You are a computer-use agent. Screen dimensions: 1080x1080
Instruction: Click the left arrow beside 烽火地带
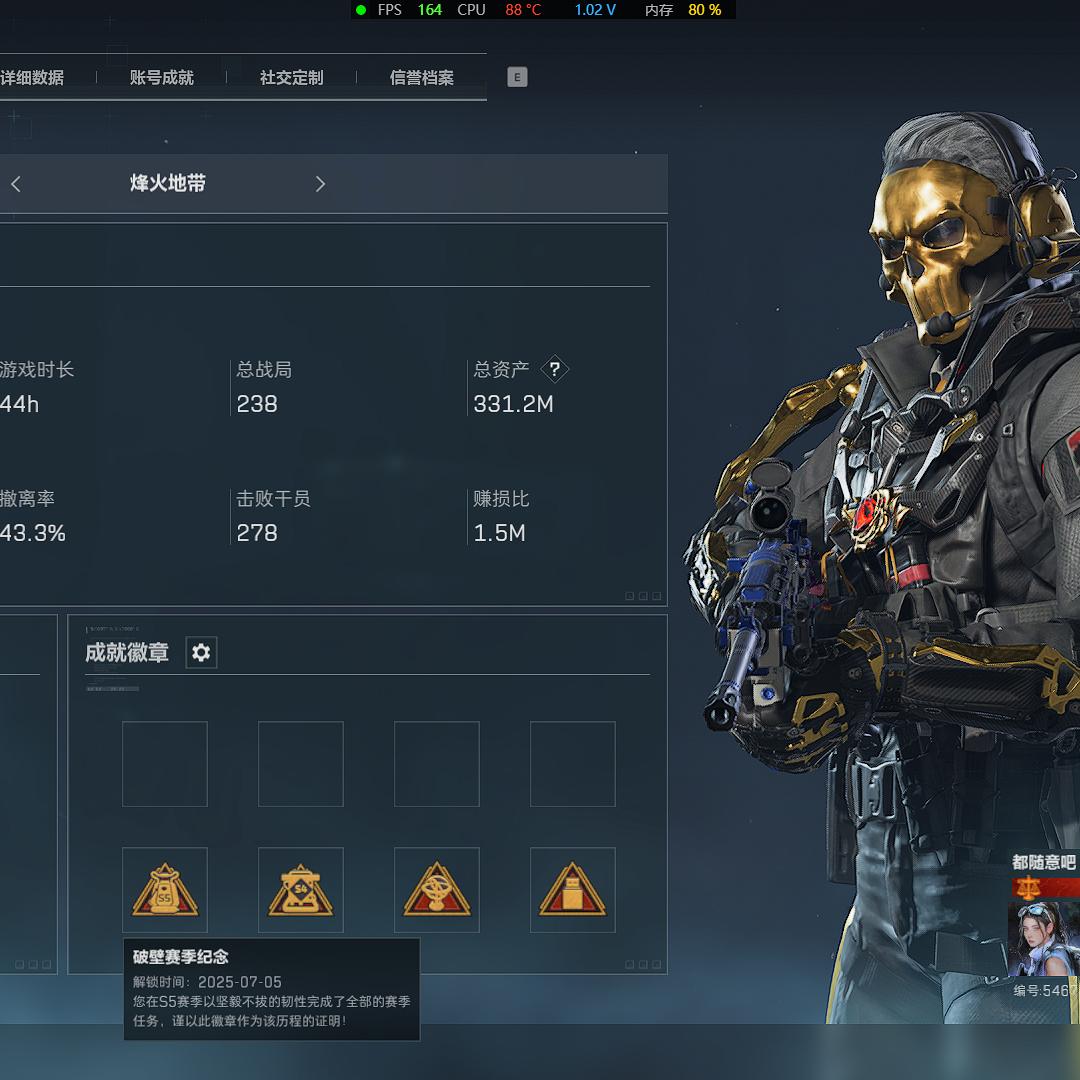16,184
